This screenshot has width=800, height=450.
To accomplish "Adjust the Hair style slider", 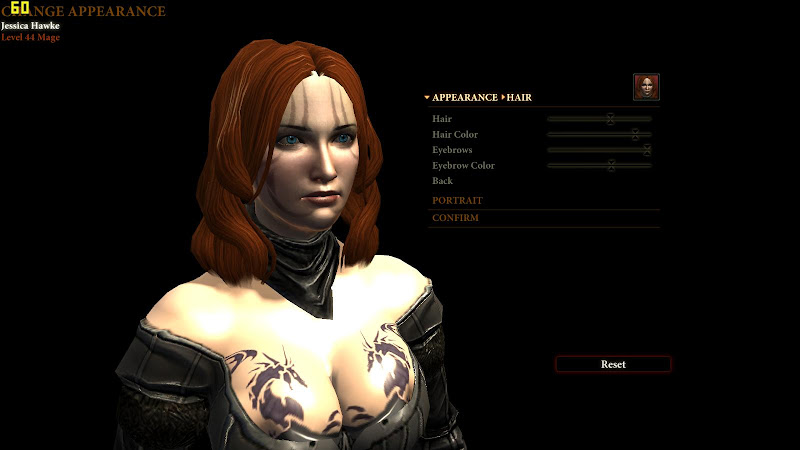I will [609, 119].
